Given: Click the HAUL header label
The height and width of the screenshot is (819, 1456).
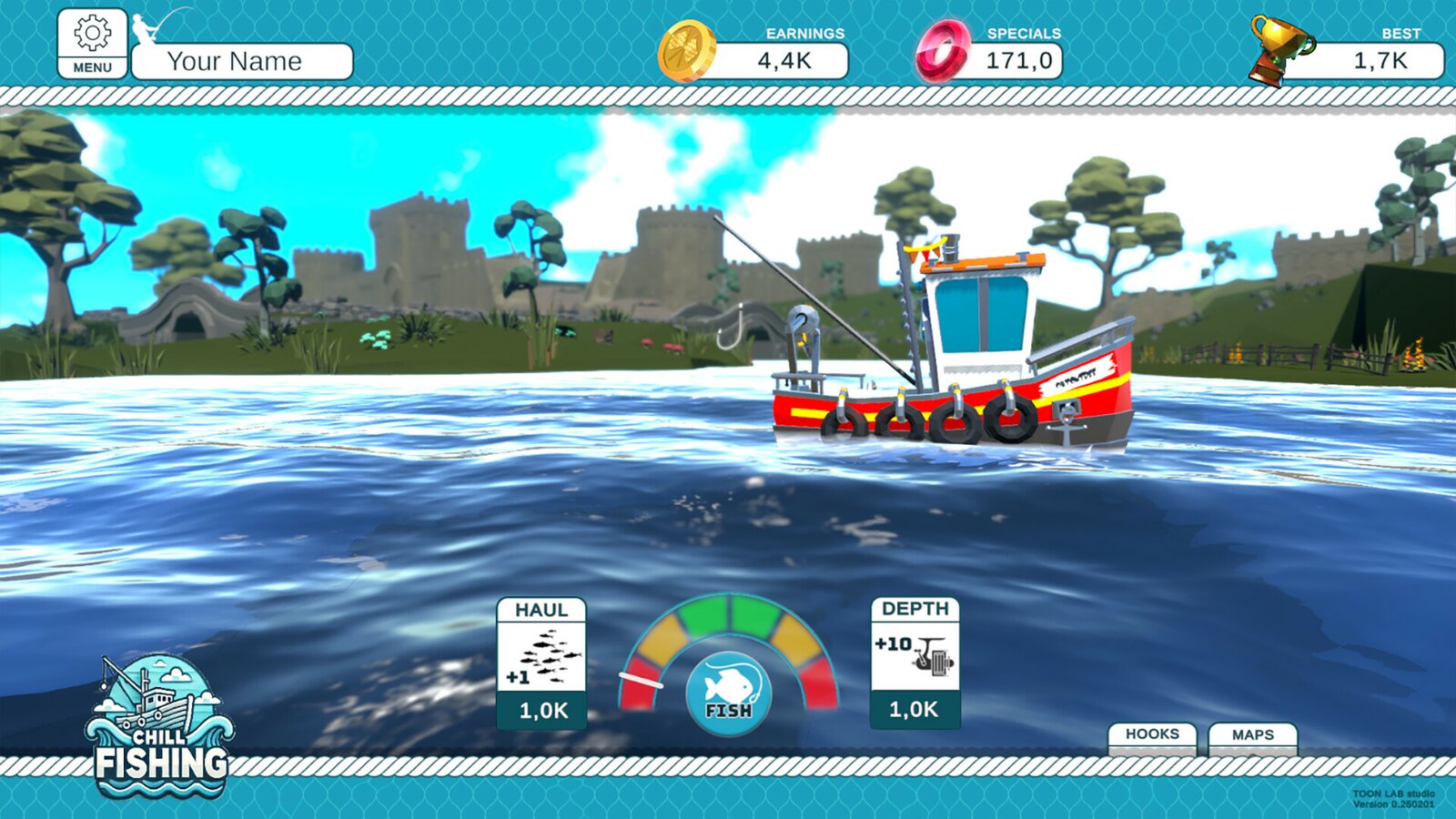Looking at the screenshot, I should (542, 611).
